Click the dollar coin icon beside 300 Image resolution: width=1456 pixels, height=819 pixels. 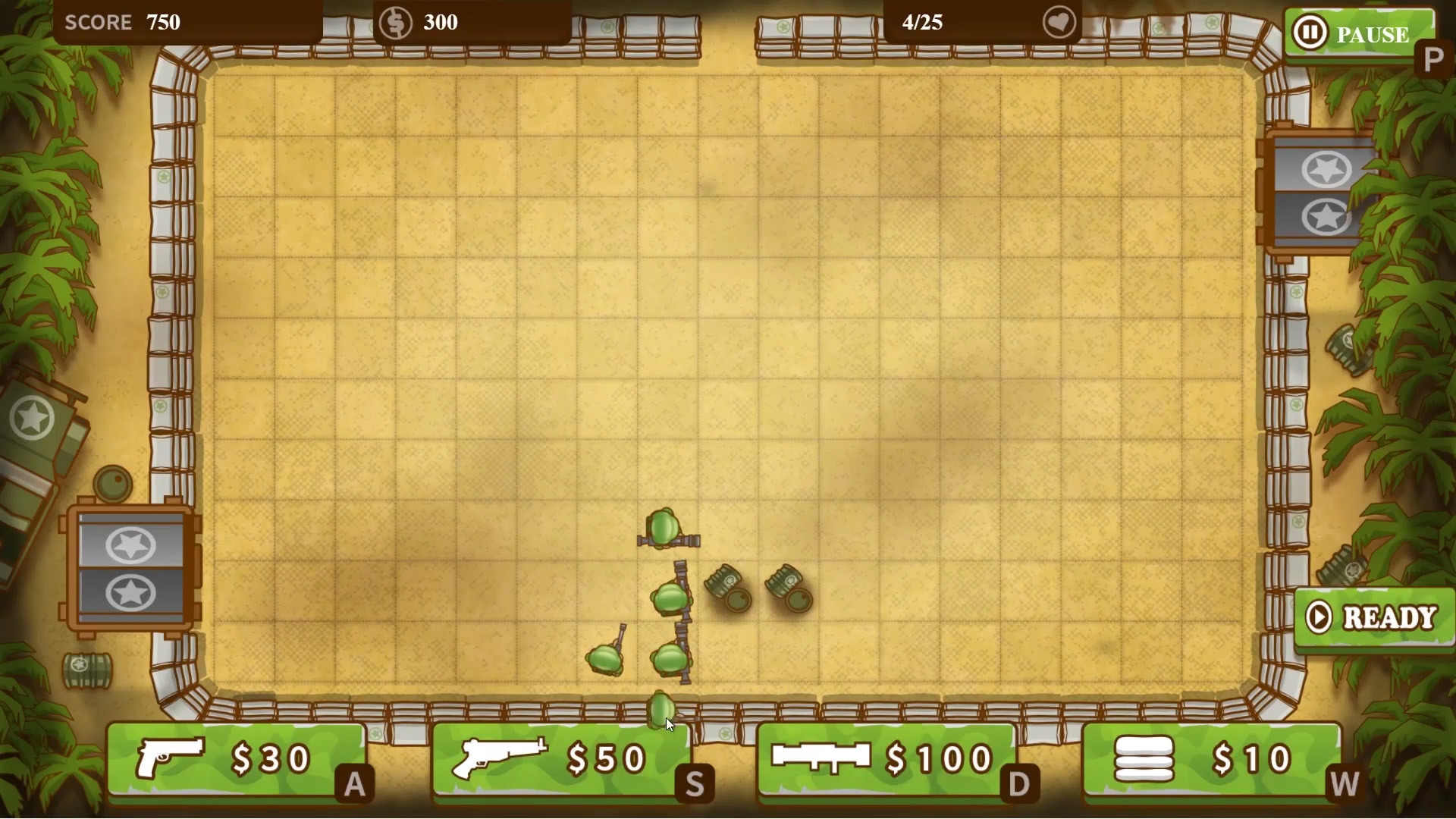point(395,22)
